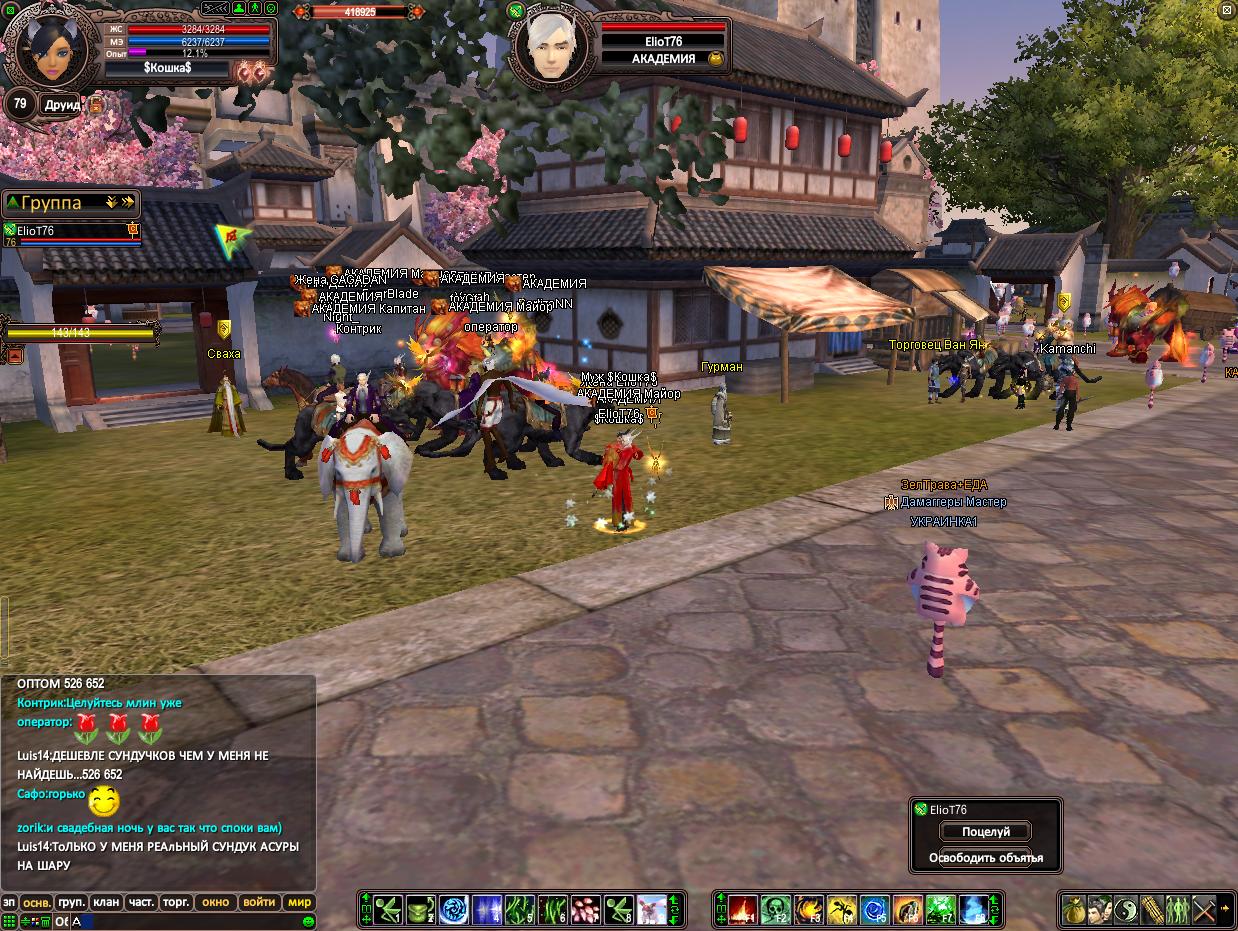Open the green smiley emoticon picker
Viewport: 1238px width, 931px height.
coord(309,921)
